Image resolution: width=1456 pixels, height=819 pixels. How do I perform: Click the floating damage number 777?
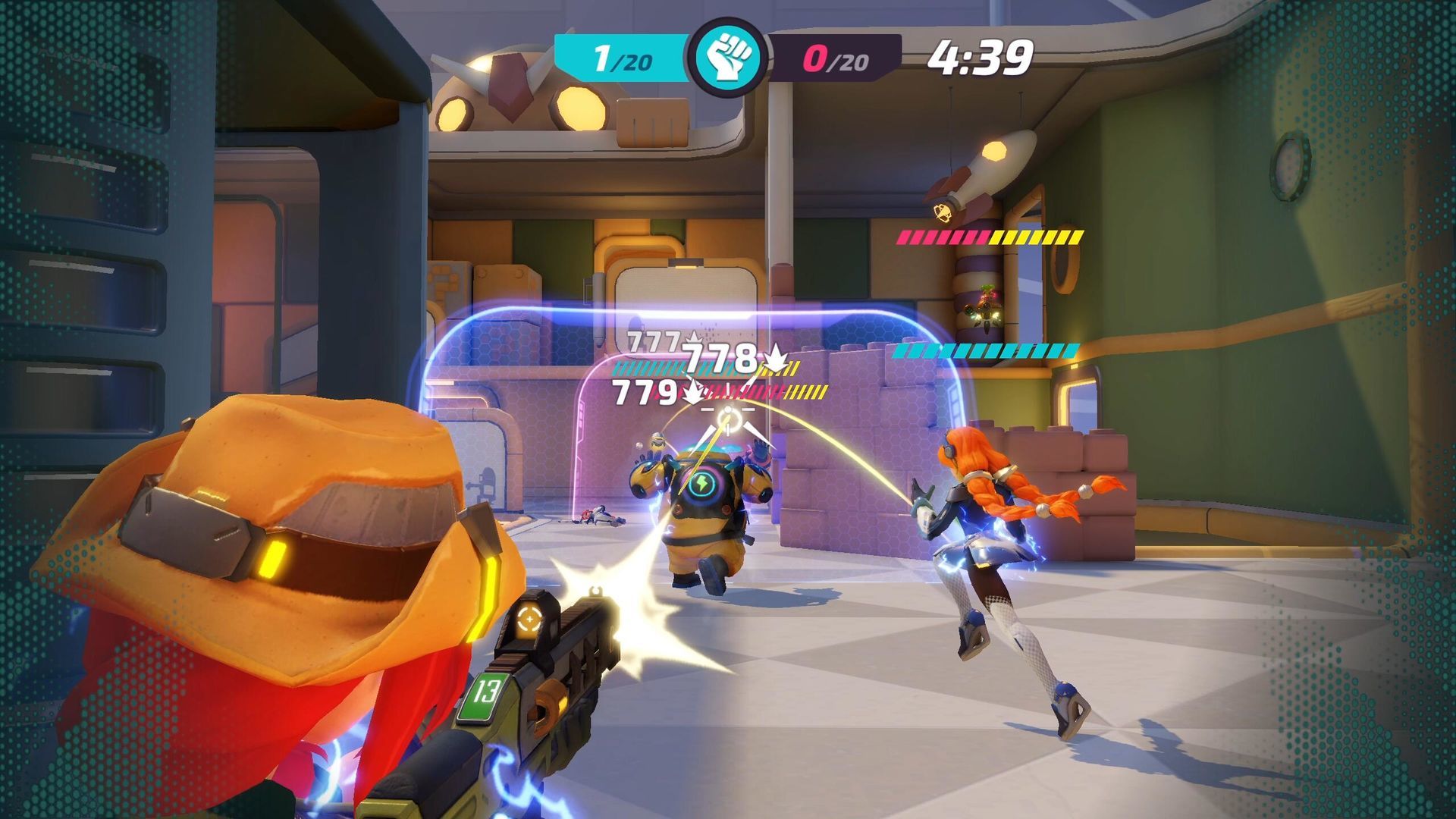[x=654, y=340]
